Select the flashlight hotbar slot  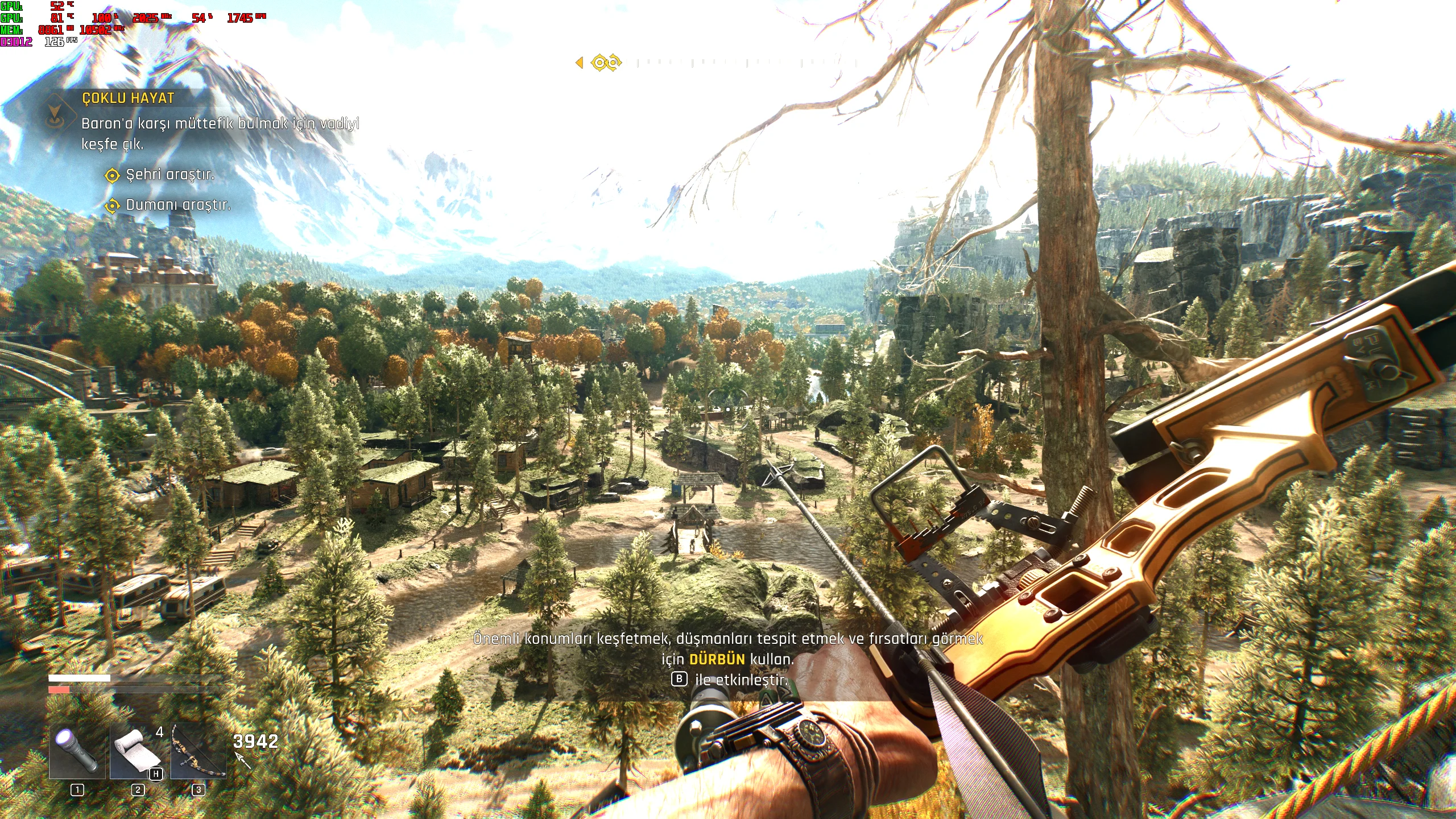(x=77, y=751)
